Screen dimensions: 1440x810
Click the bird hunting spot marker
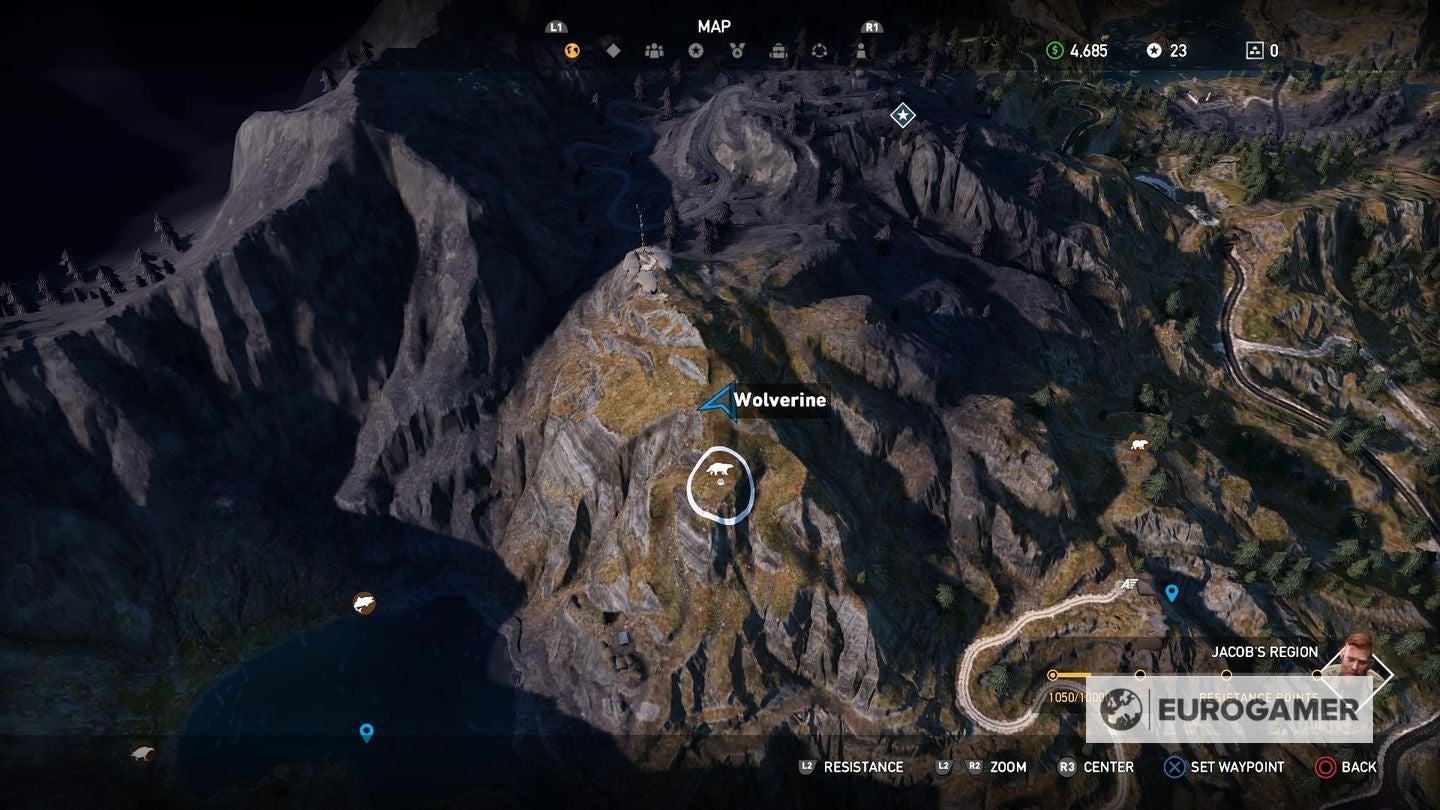click(x=143, y=752)
